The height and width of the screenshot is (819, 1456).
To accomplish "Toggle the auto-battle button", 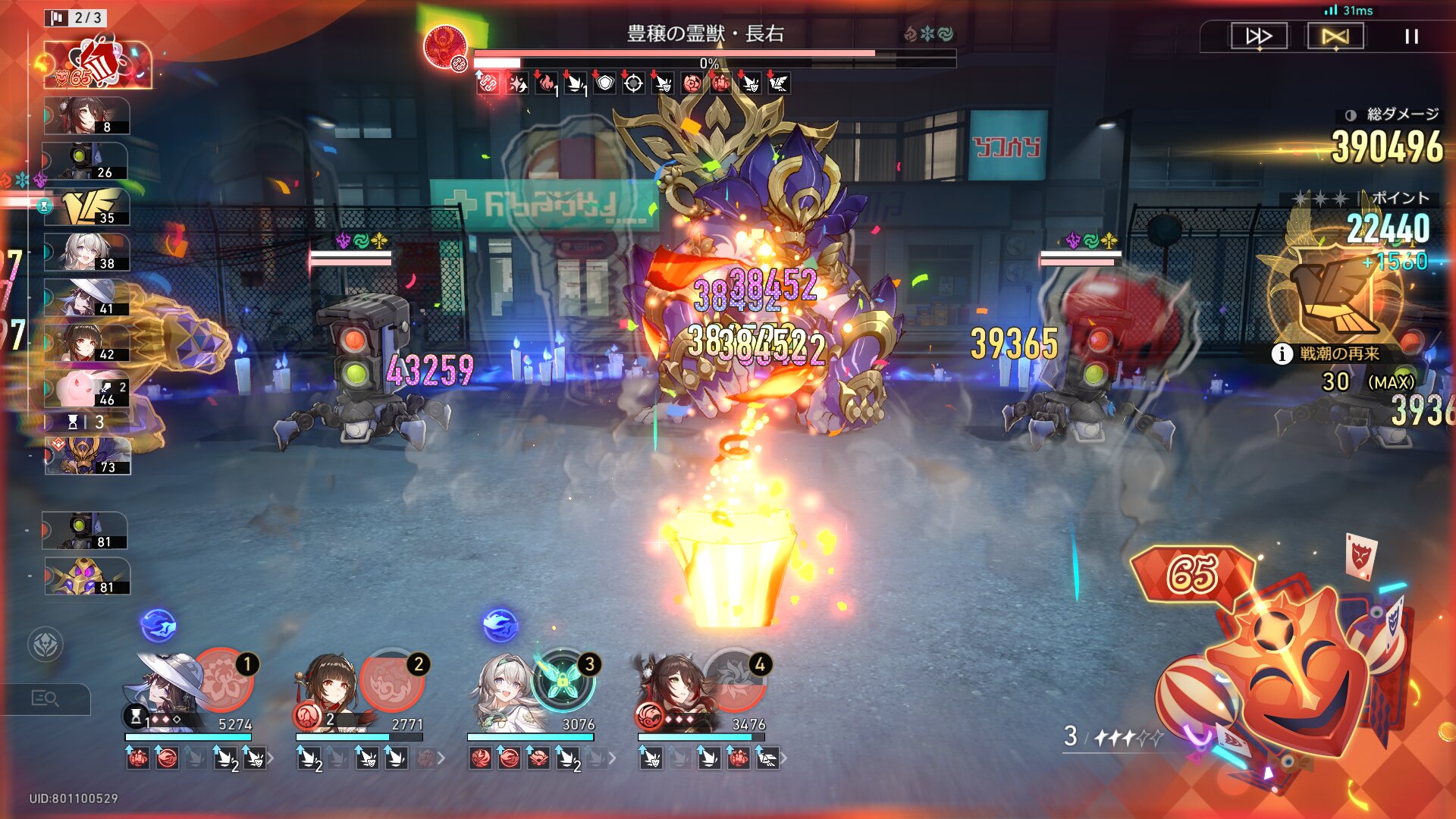I will tap(1335, 36).
